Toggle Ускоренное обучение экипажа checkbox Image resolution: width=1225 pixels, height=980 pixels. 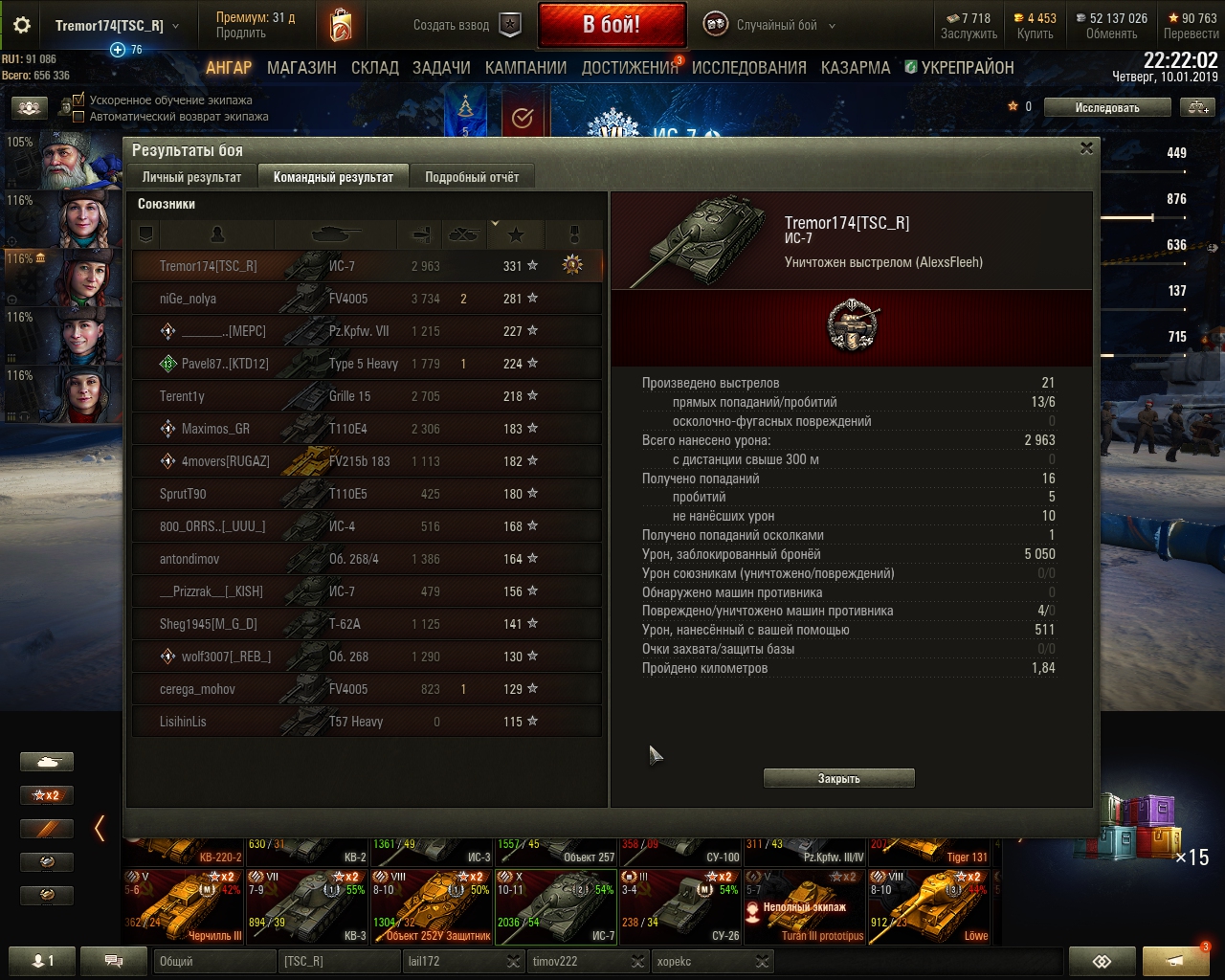(79, 100)
